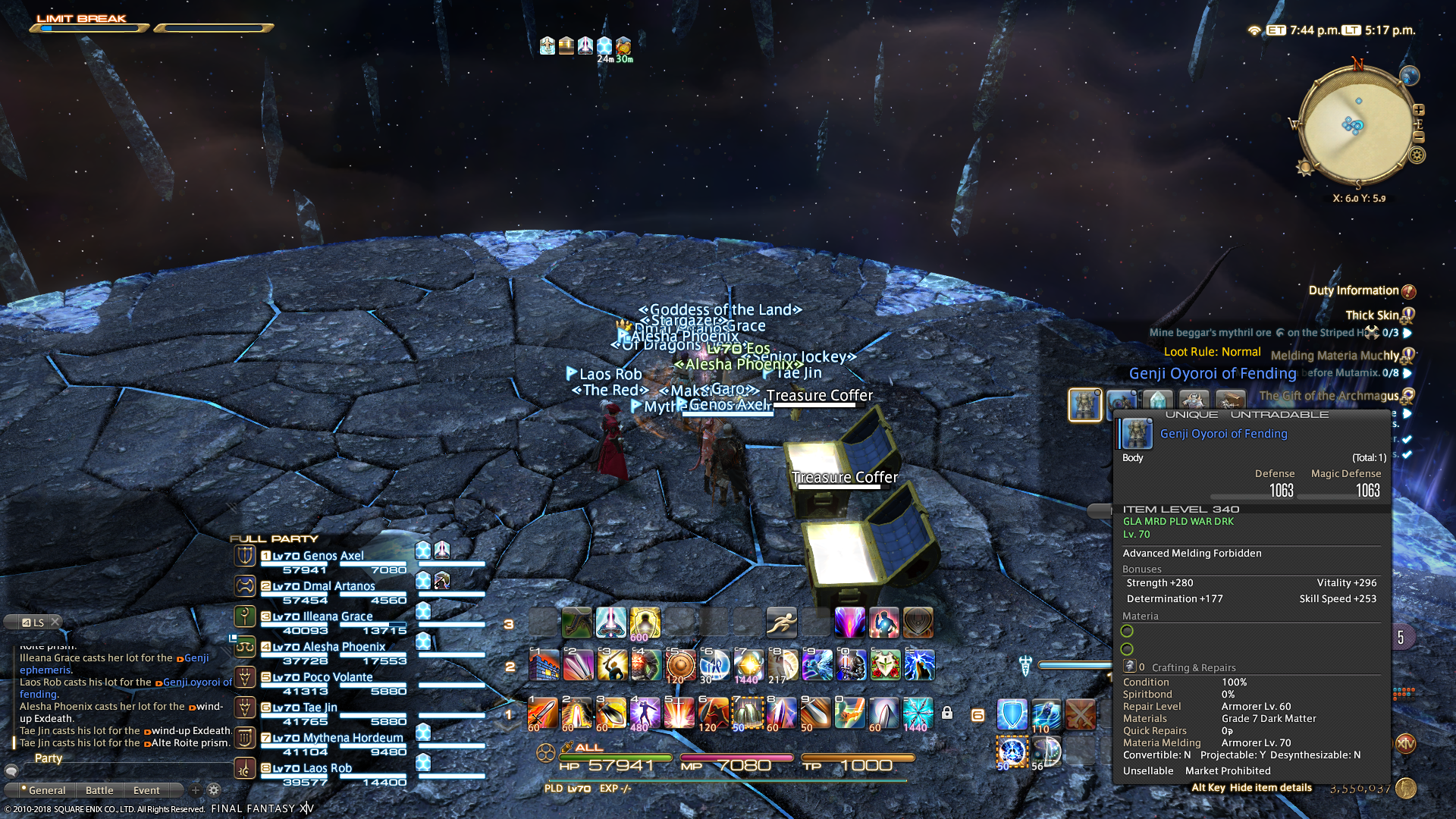Screen dimensions: 1456x819
Task: Open the minimap settings gear
Action: coord(1417,155)
